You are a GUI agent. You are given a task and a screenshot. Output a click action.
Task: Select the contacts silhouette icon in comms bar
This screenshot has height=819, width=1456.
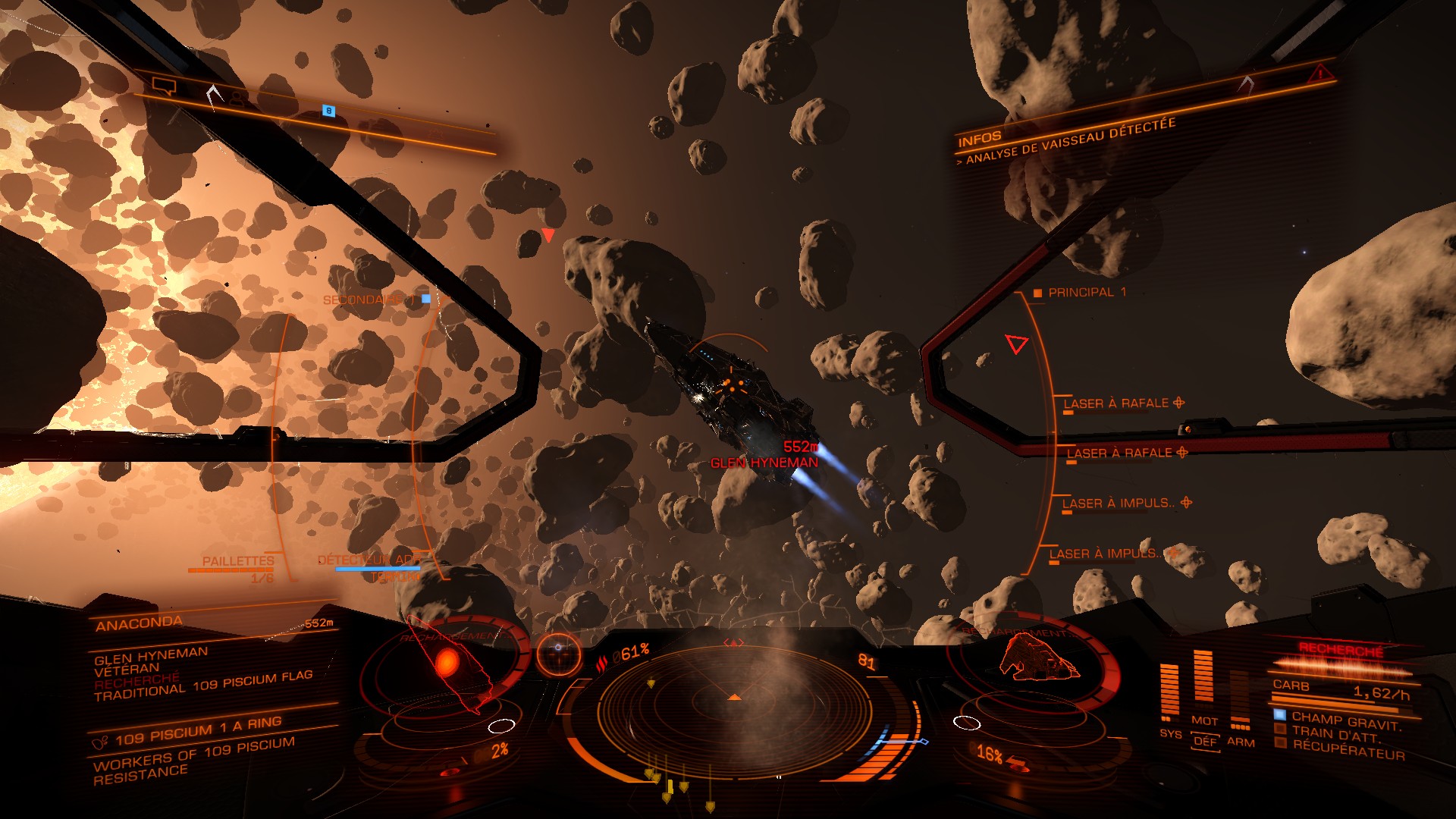[238, 99]
